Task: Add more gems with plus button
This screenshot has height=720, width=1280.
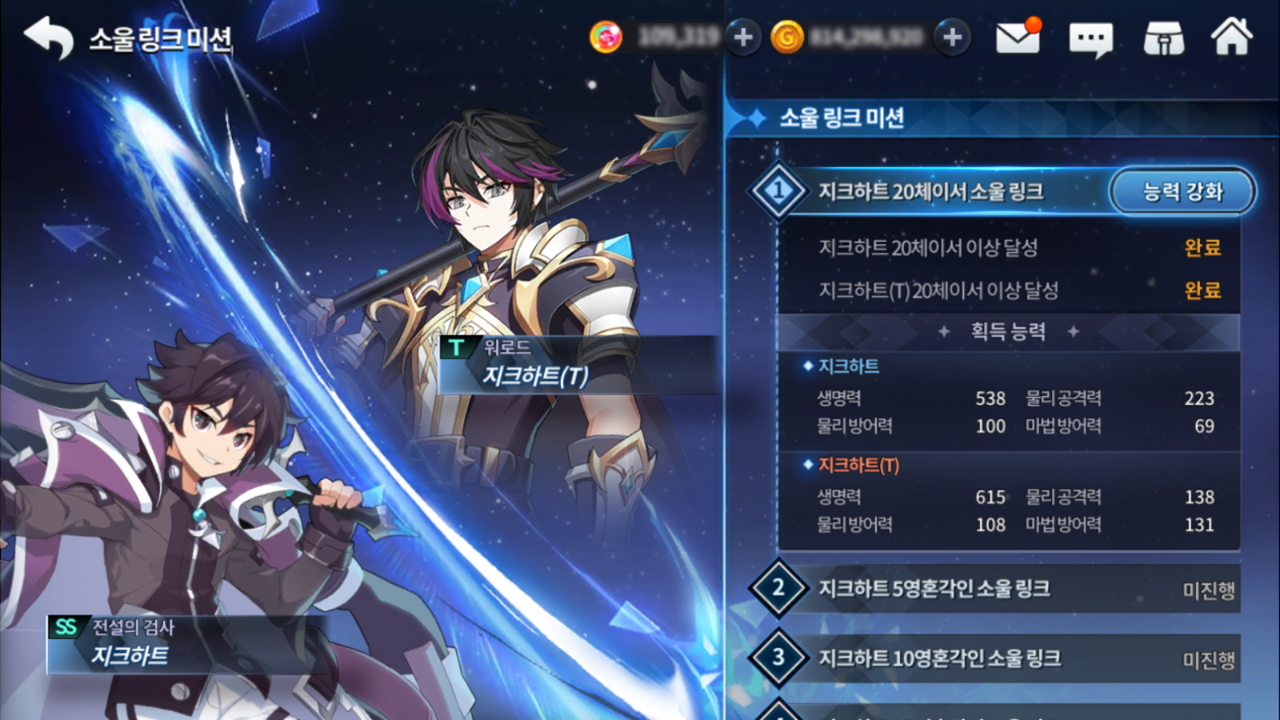Action: point(742,38)
